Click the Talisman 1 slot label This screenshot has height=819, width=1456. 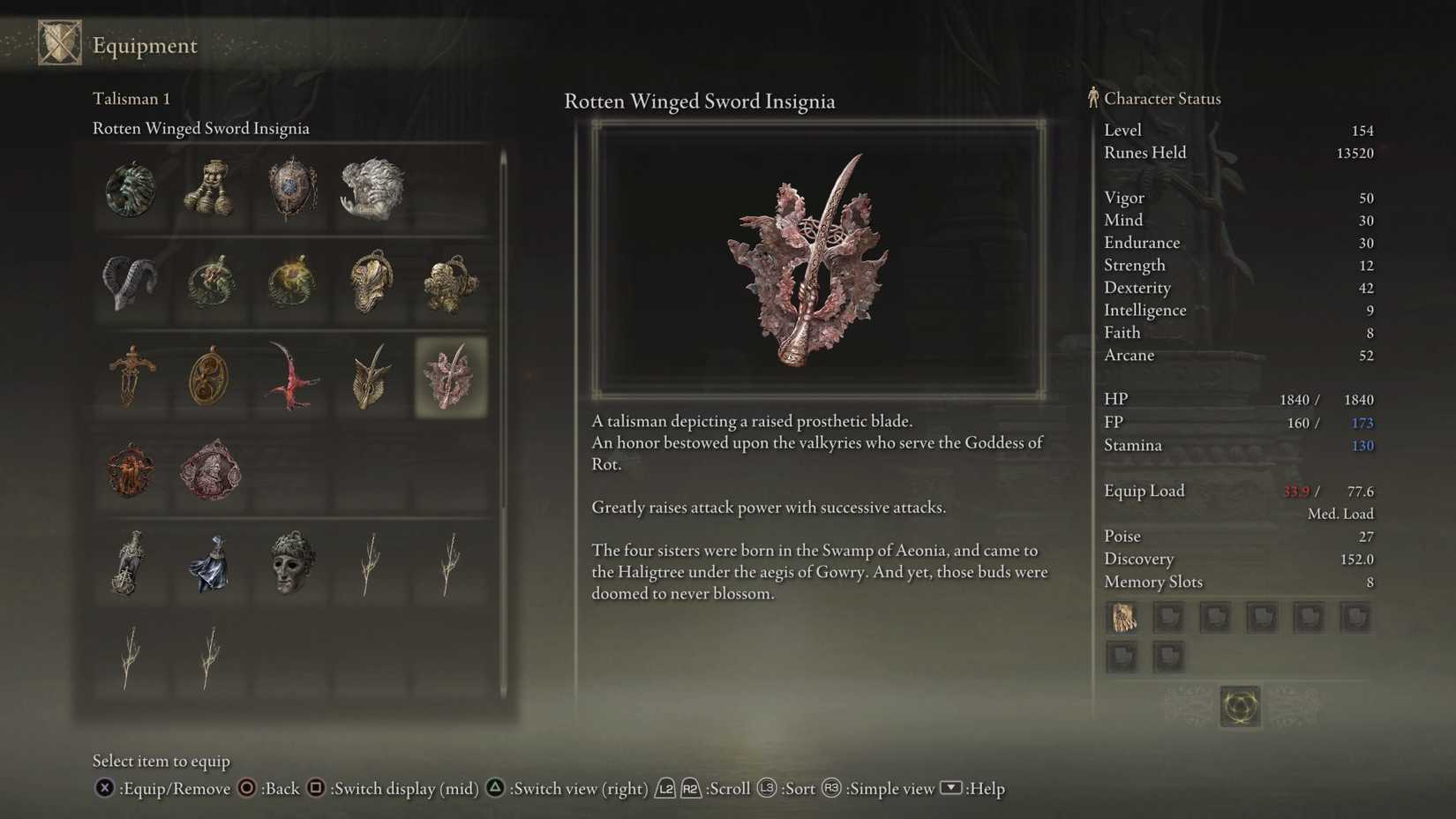131,98
